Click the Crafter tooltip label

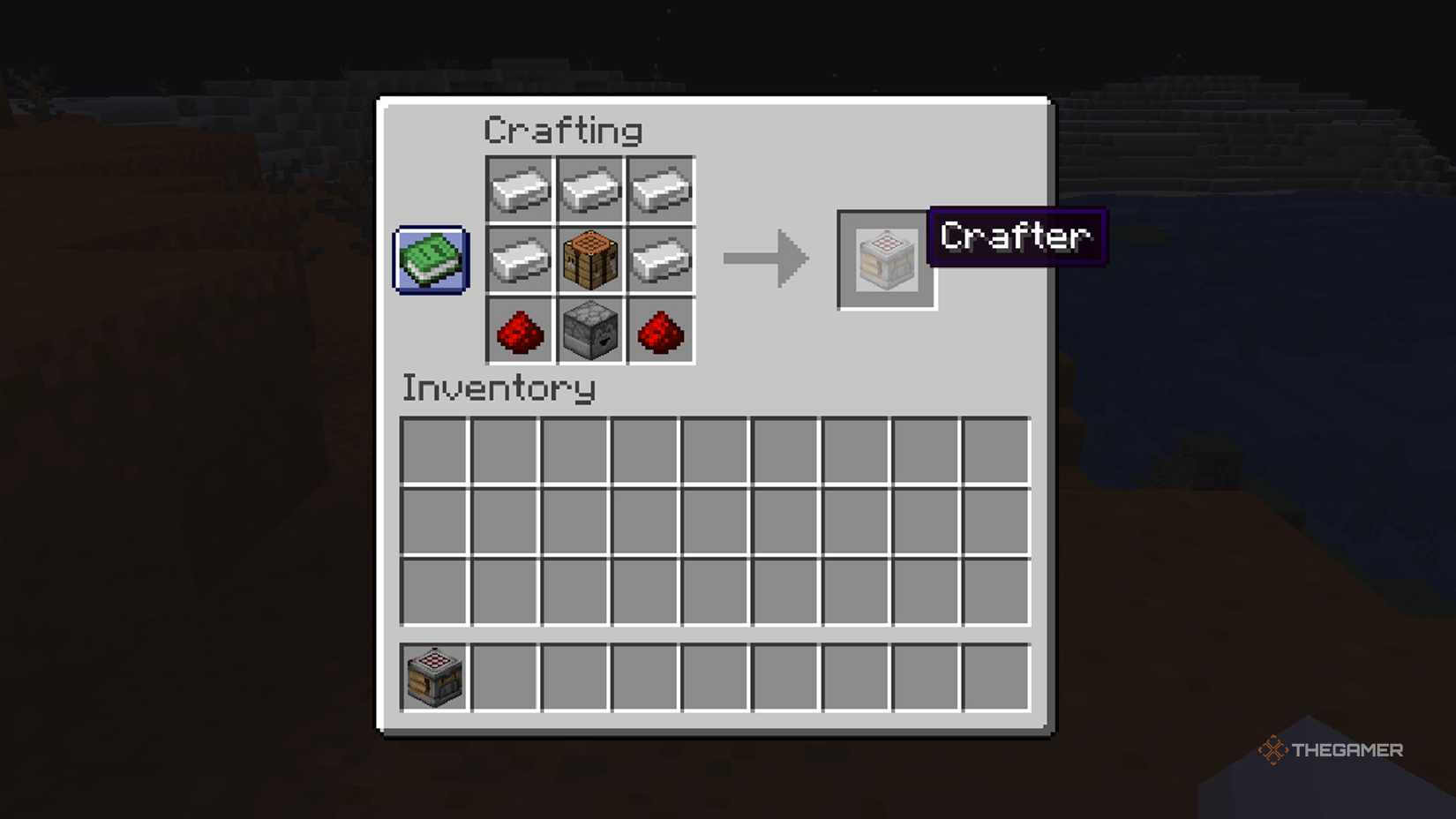click(x=1015, y=237)
